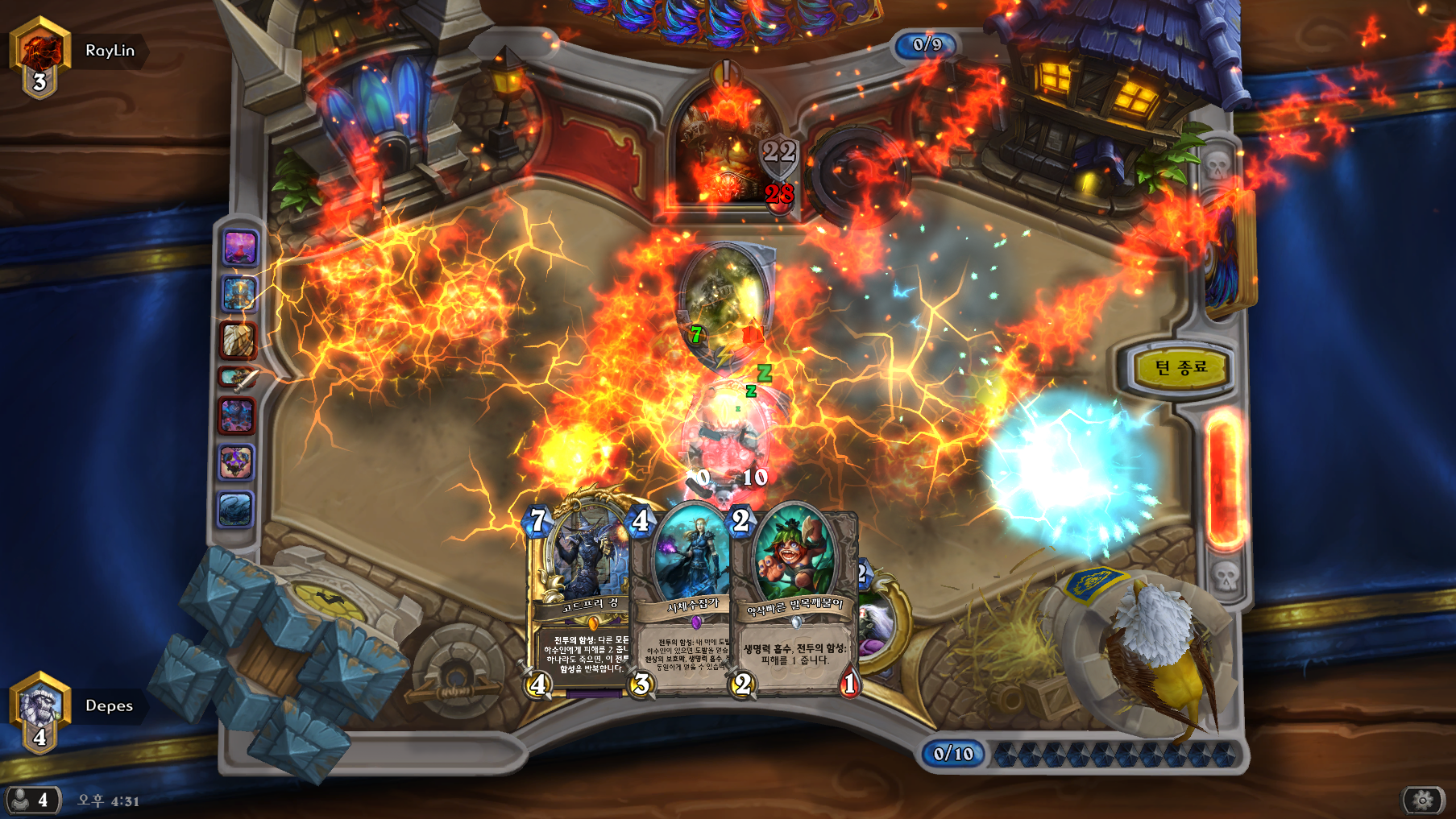Select the enemy minion with 7 attack
The width and height of the screenshot is (1456, 819).
(x=724, y=302)
